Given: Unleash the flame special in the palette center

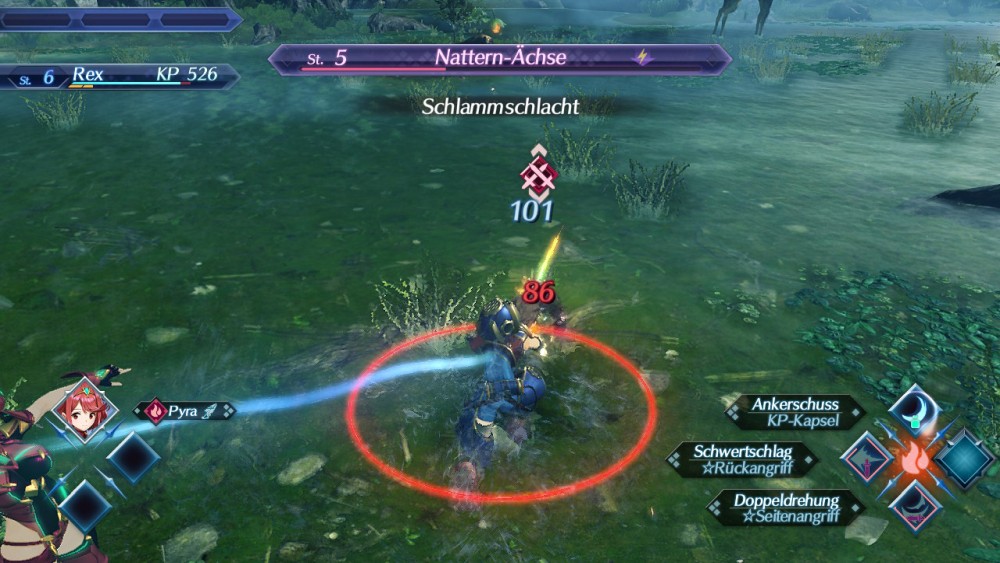Looking at the screenshot, I should (x=914, y=458).
